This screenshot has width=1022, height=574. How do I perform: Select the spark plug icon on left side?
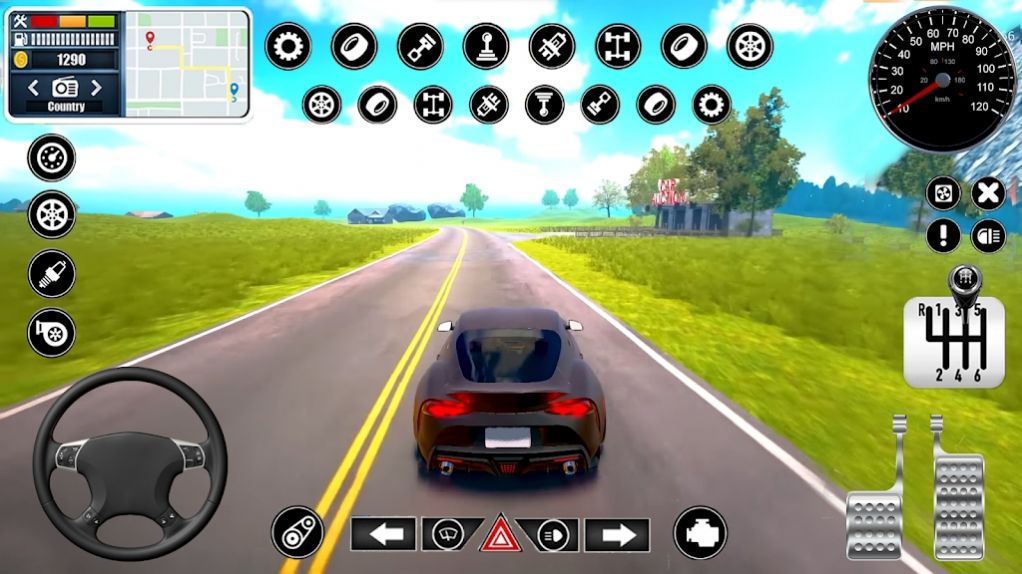point(51,274)
